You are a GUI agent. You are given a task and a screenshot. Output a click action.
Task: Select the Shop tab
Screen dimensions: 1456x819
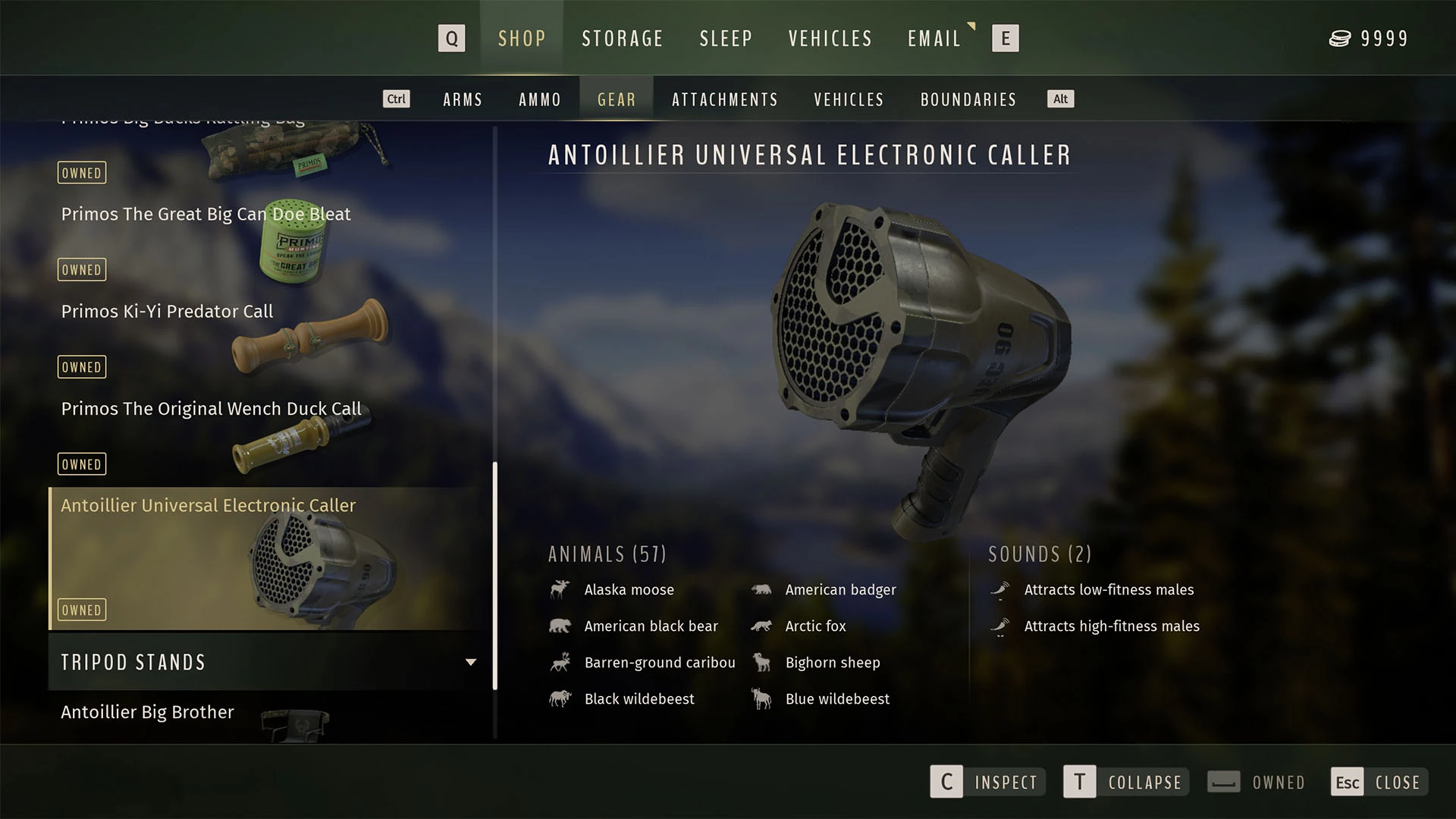(x=522, y=39)
